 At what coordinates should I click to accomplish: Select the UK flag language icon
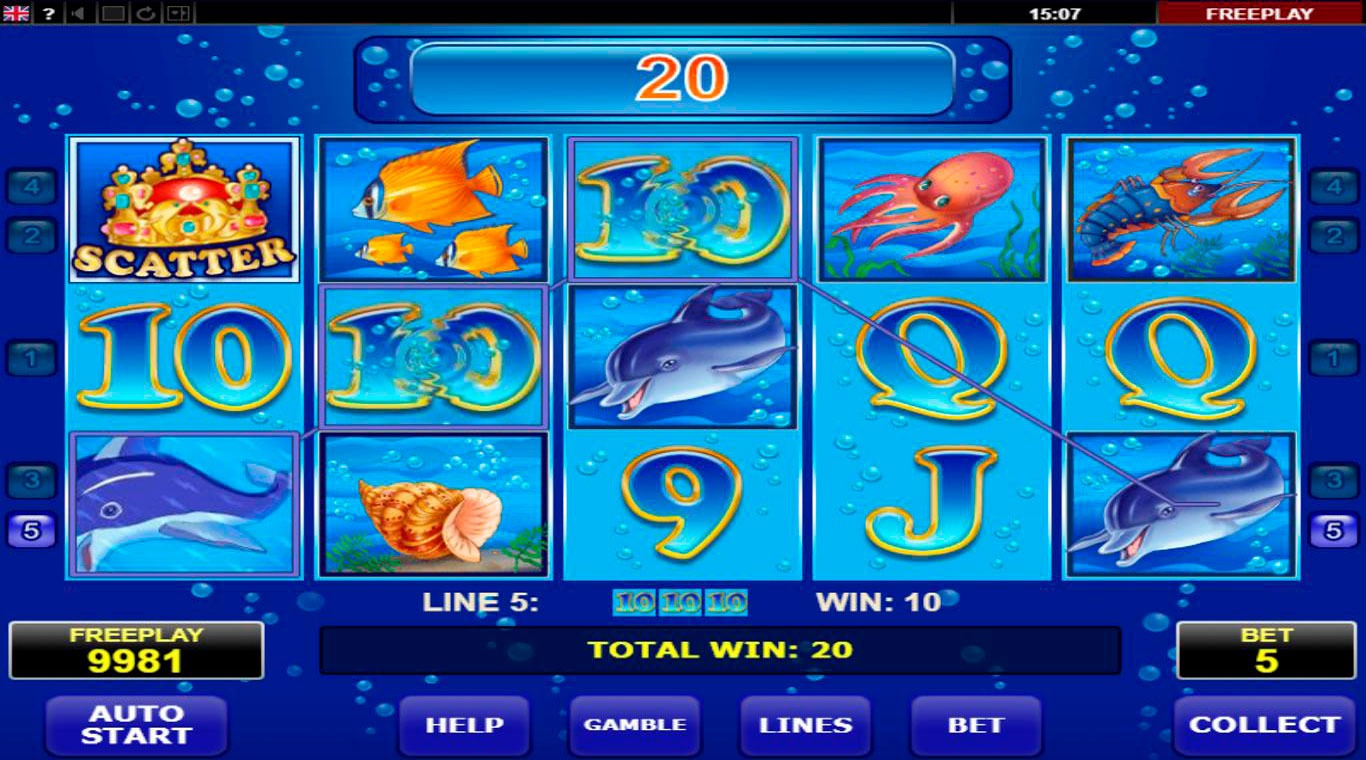pyautogui.click(x=17, y=13)
